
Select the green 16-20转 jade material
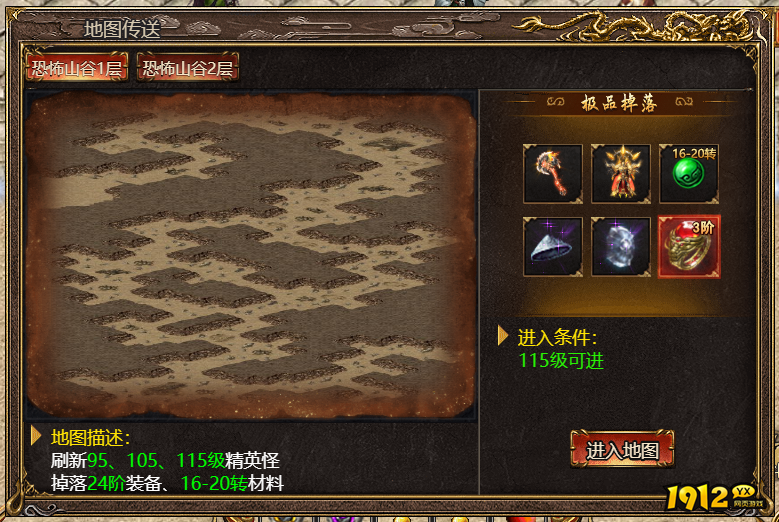coord(689,174)
